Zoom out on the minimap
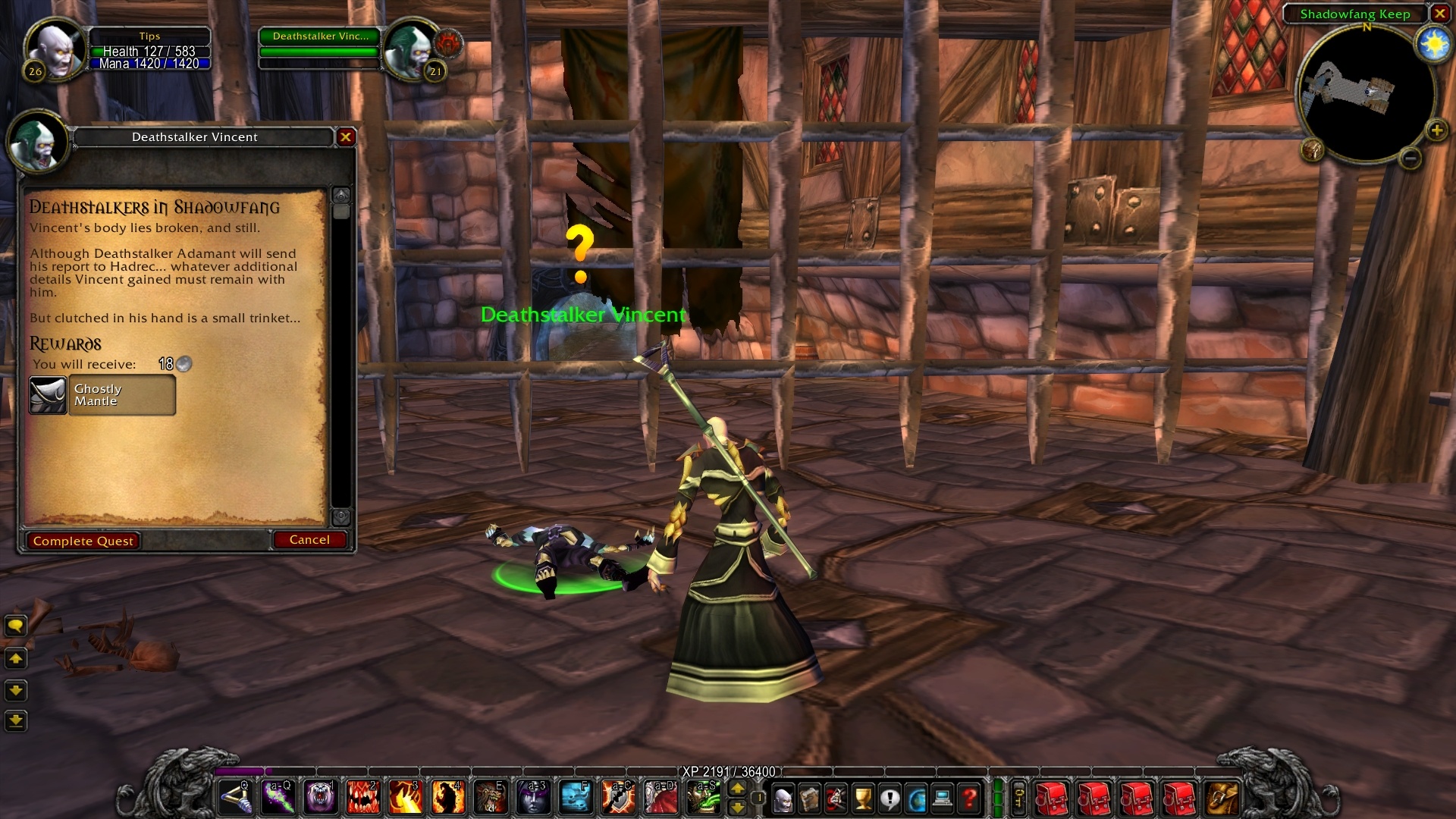This screenshot has width=1456, height=819. coord(1410,158)
